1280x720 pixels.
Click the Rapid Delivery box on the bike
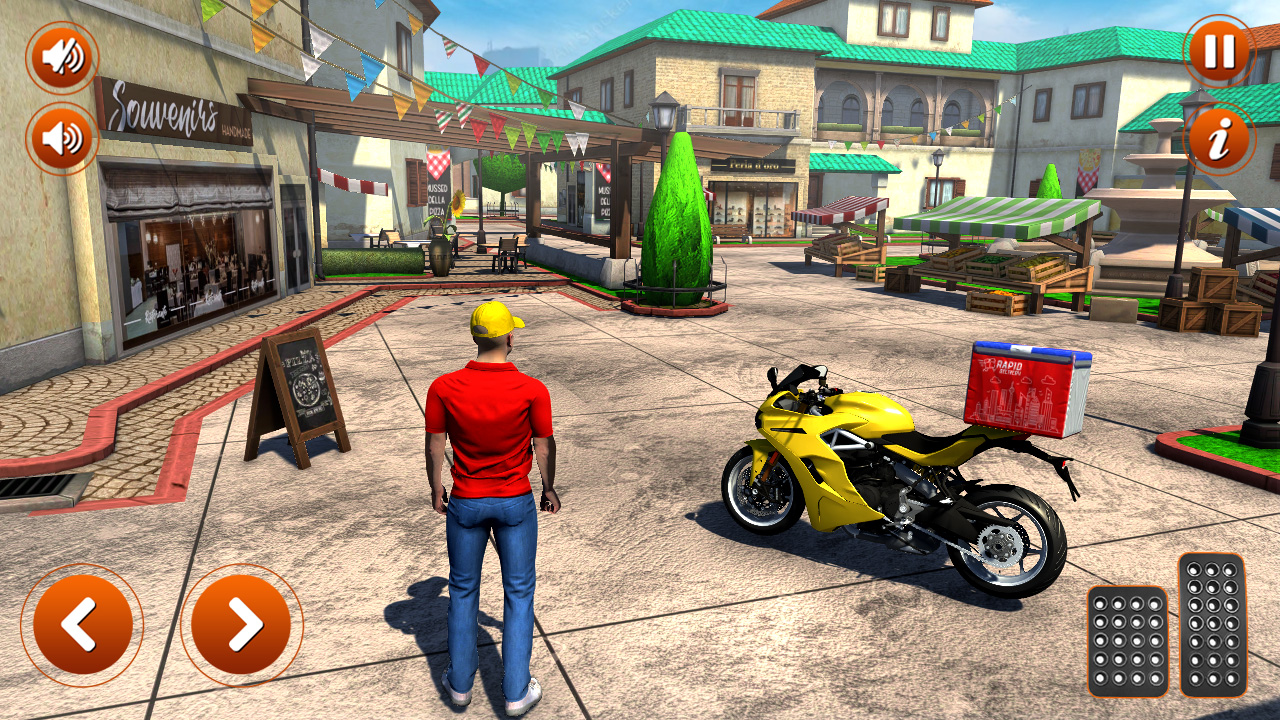coord(1022,390)
